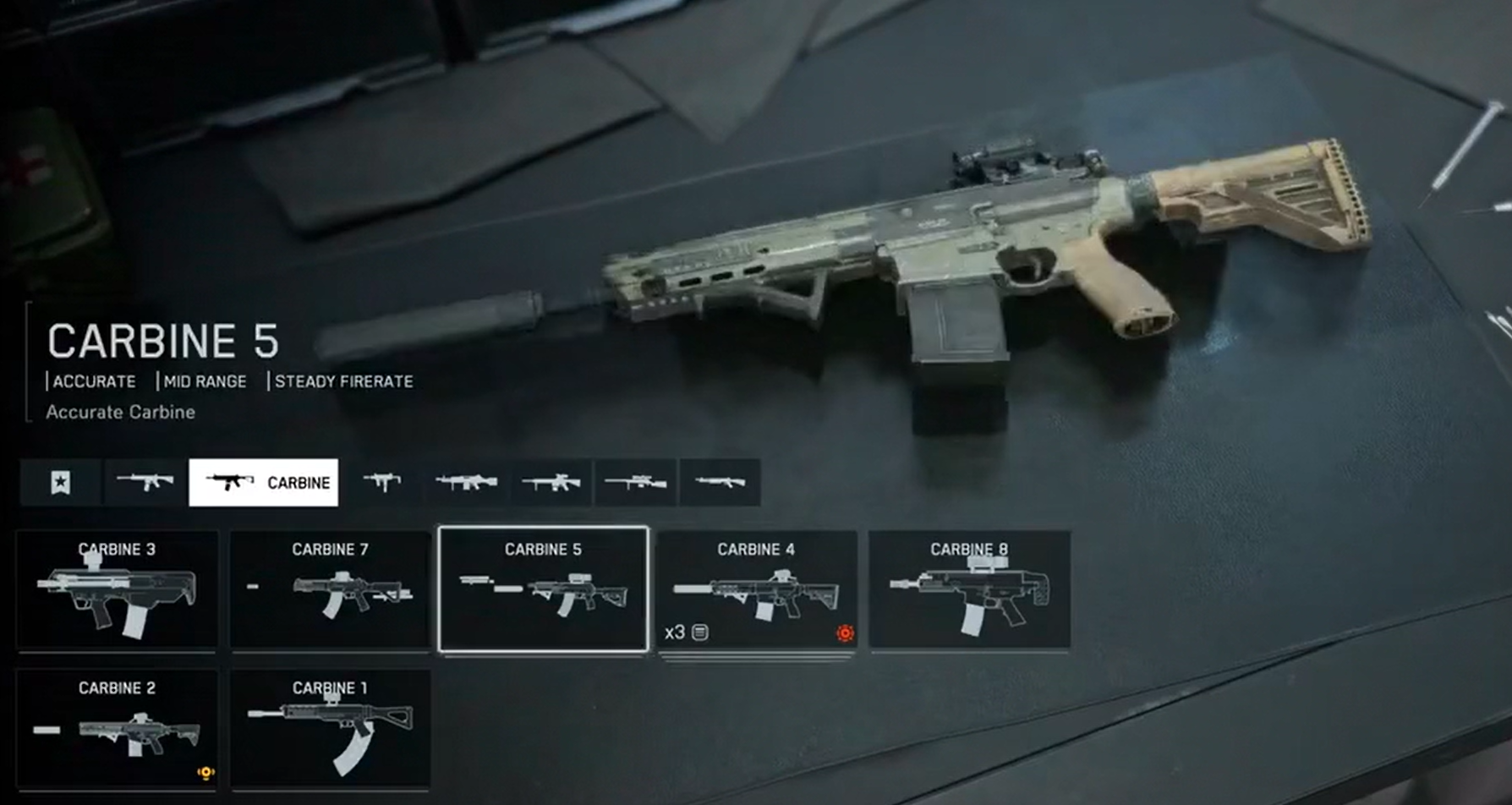Image resolution: width=1512 pixels, height=805 pixels.
Task: Select the Carbine 3 weapon tile
Action: pos(117,590)
